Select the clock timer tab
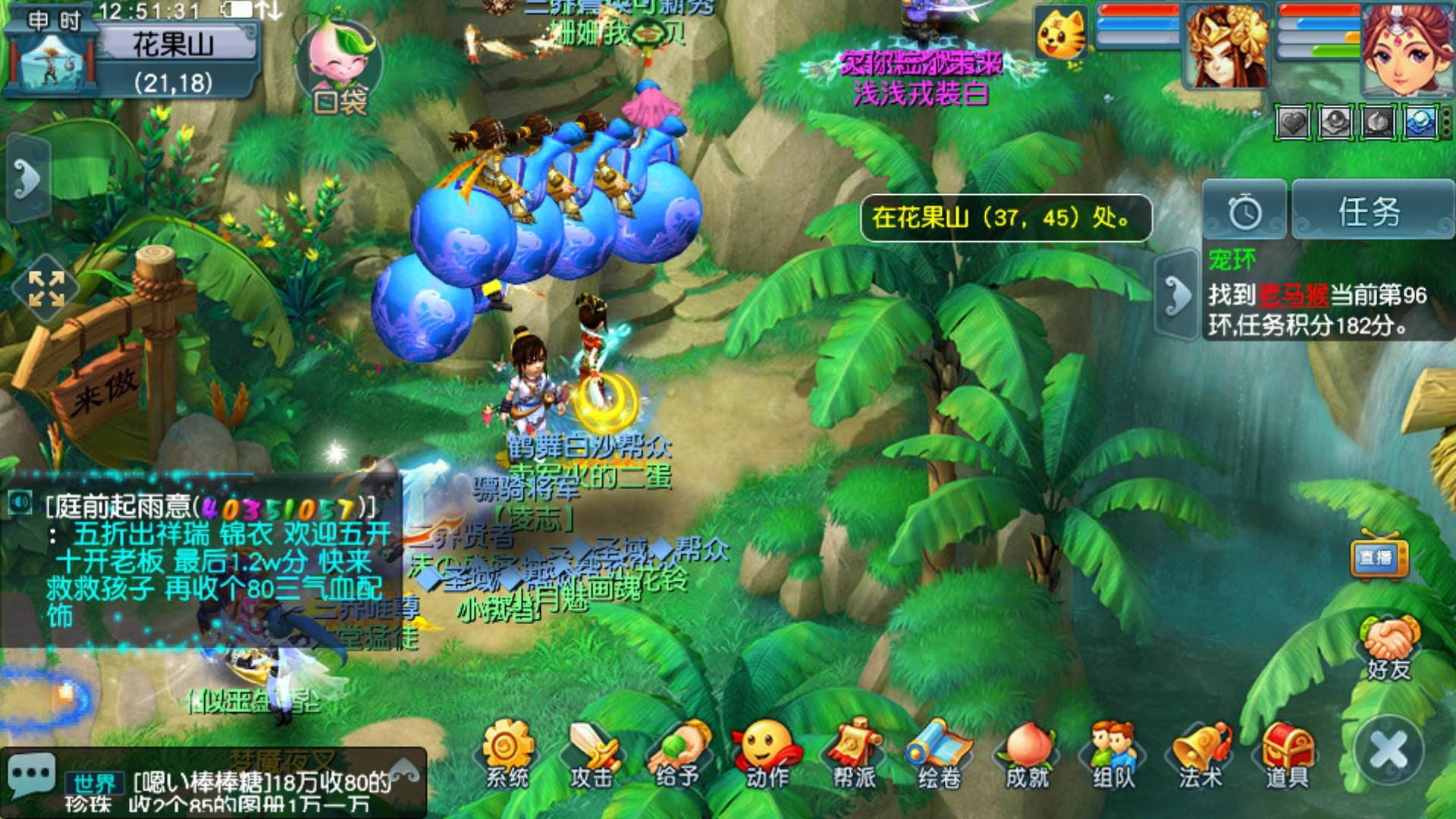1456x819 pixels. [1244, 211]
